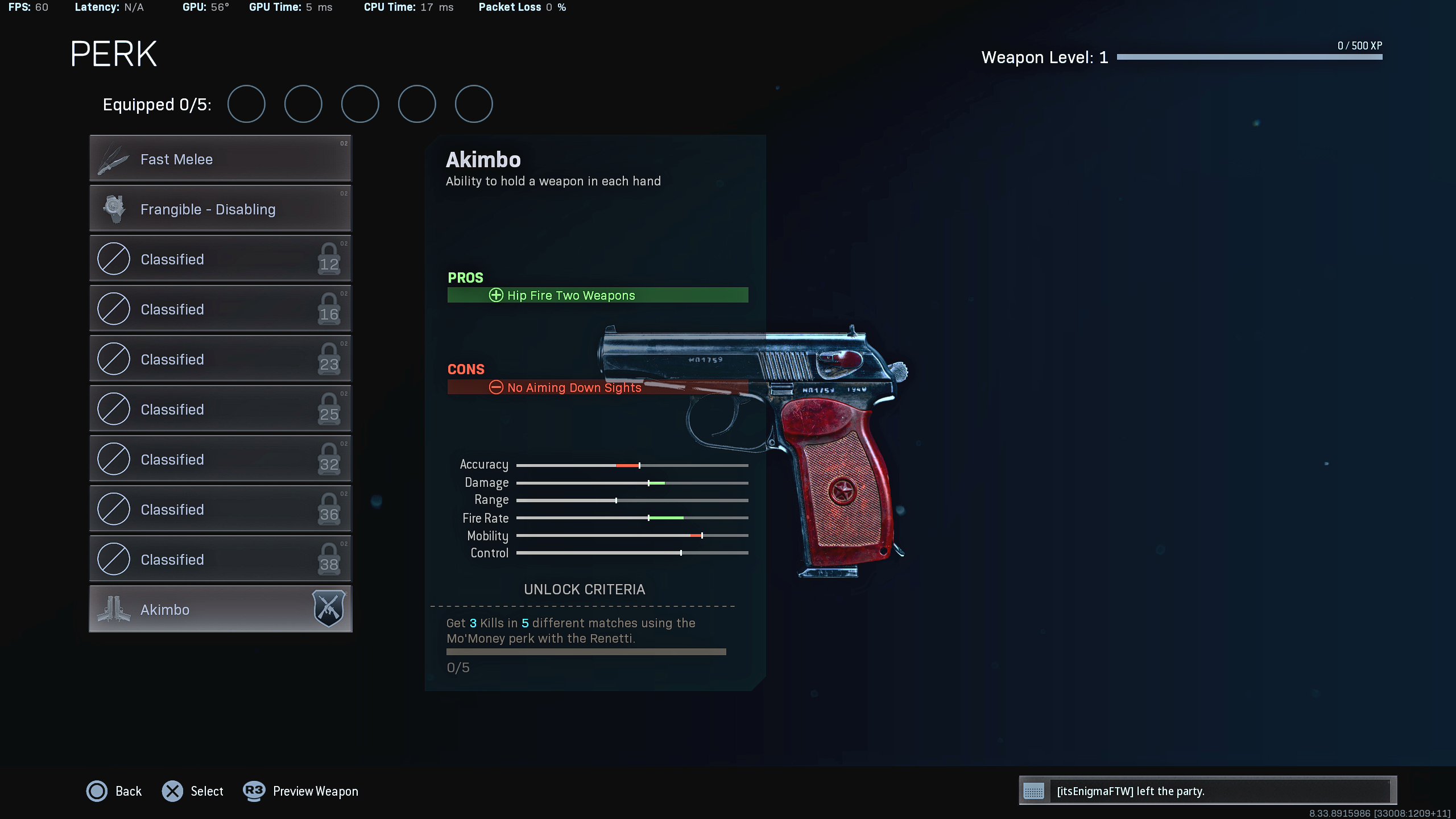The width and height of the screenshot is (1456, 819).
Task: Click the lock icon on level 12 Classified perk
Action: point(329,259)
